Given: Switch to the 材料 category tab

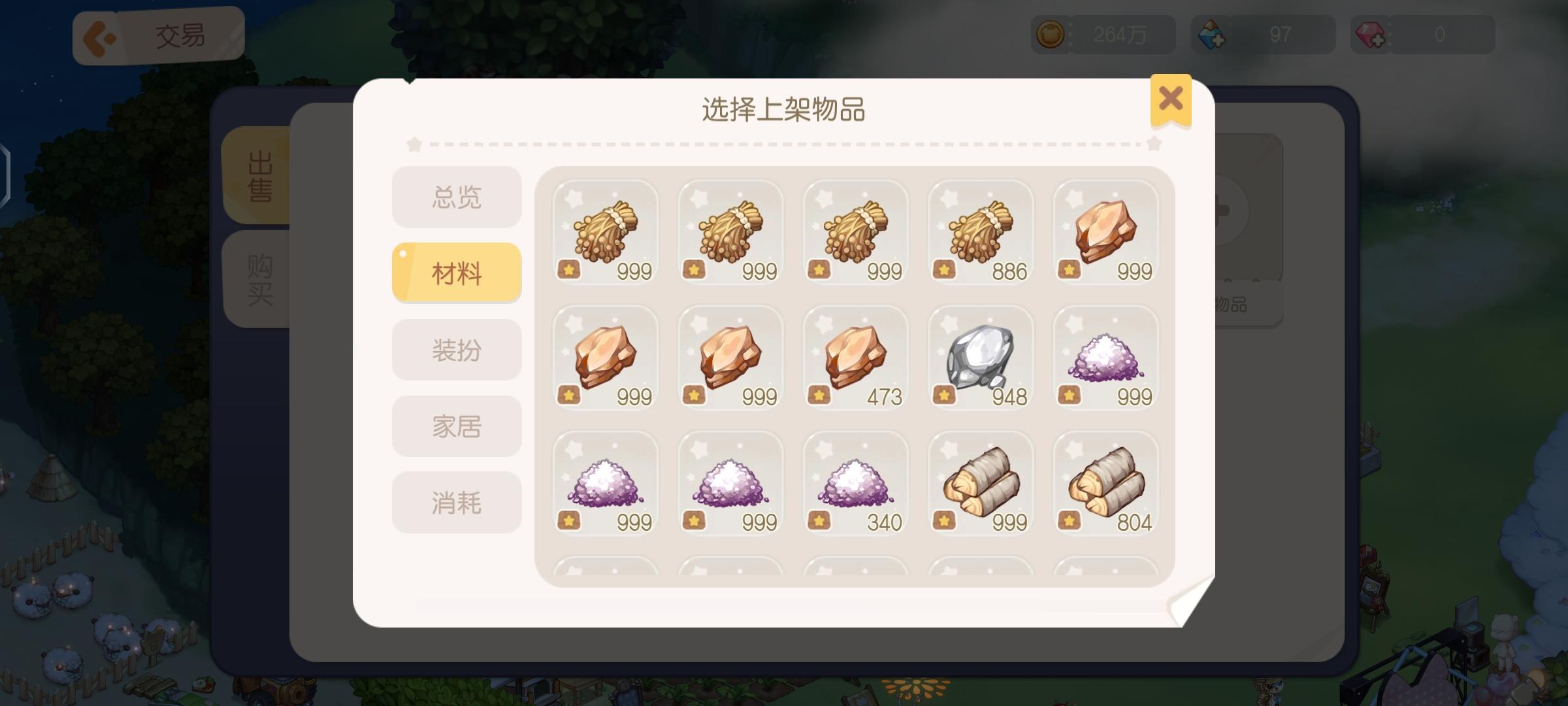Looking at the screenshot, I should (x=456, y=272).
